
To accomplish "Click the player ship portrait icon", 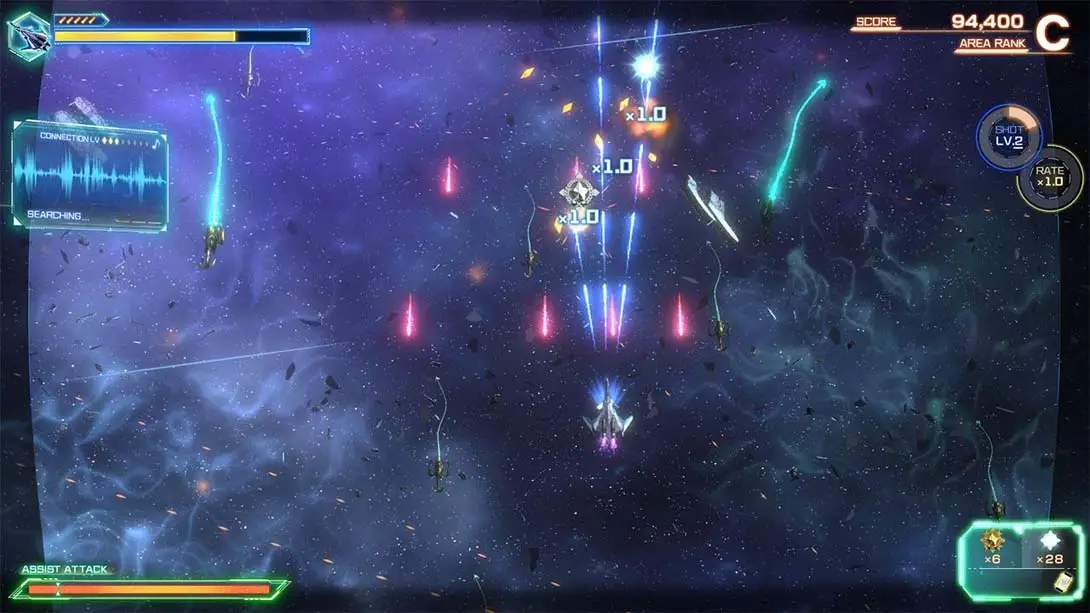I will click(28, 35).
